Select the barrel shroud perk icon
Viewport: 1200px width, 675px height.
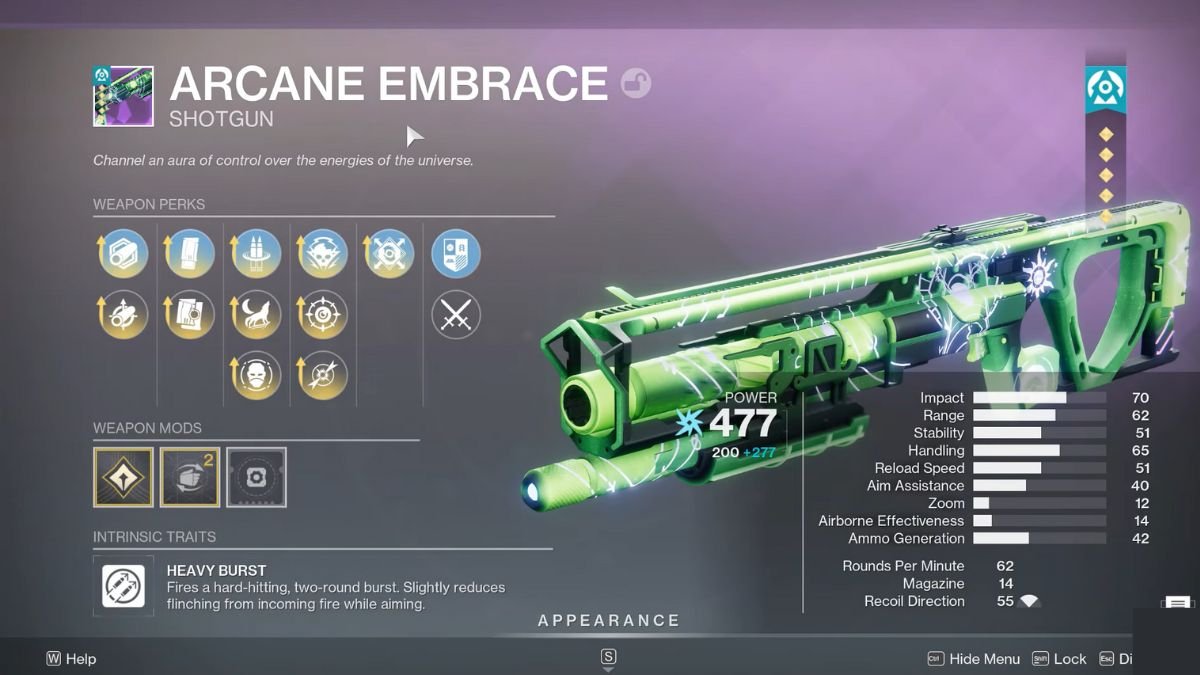(x=124, y=254)
